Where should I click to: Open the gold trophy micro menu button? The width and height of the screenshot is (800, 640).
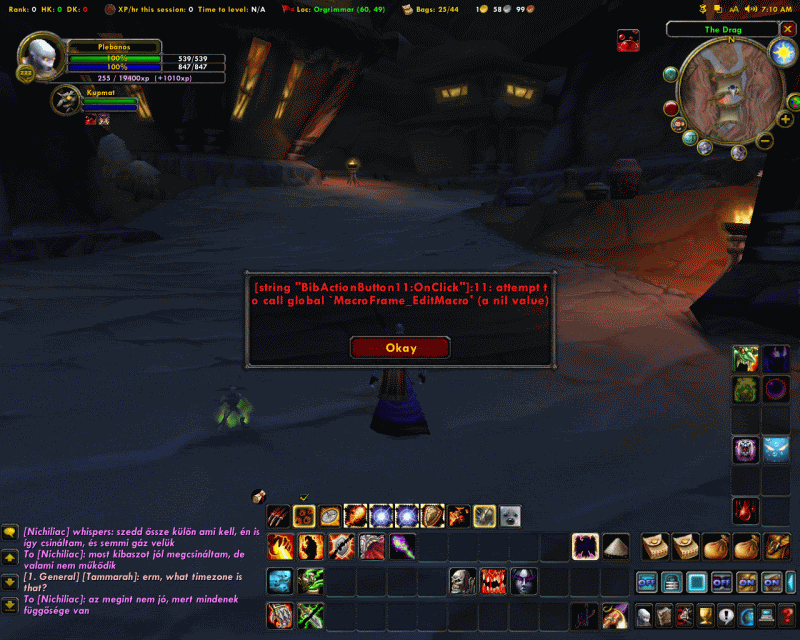pos(705,615)
